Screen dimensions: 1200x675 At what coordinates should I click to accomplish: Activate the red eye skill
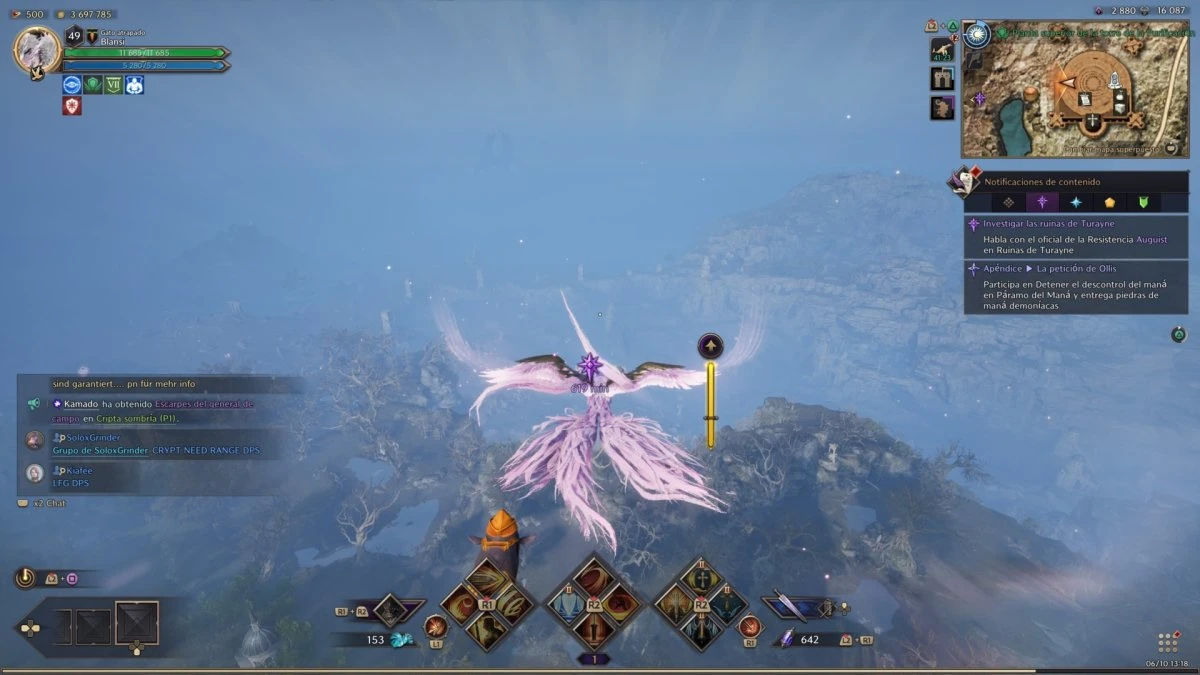click(620, 605)
